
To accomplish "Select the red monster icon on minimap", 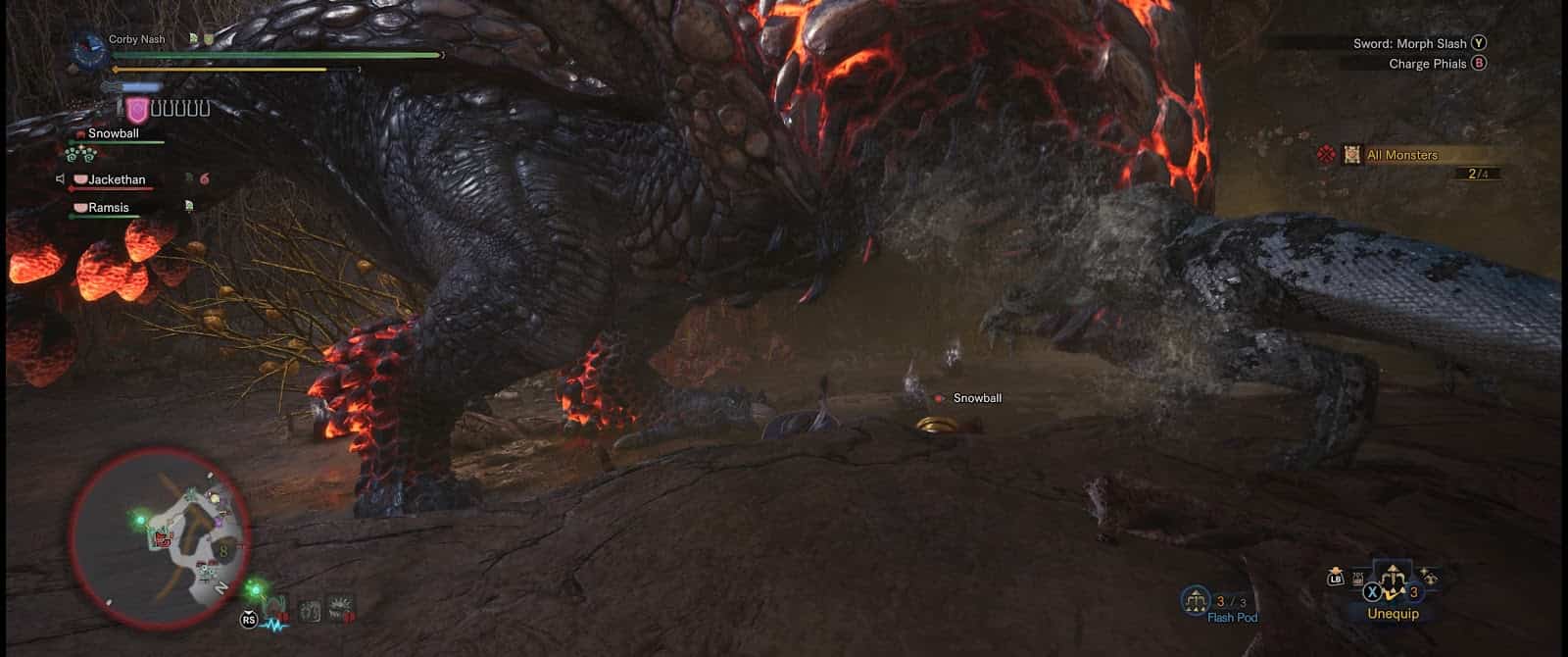I will click(x=162, y=537).
